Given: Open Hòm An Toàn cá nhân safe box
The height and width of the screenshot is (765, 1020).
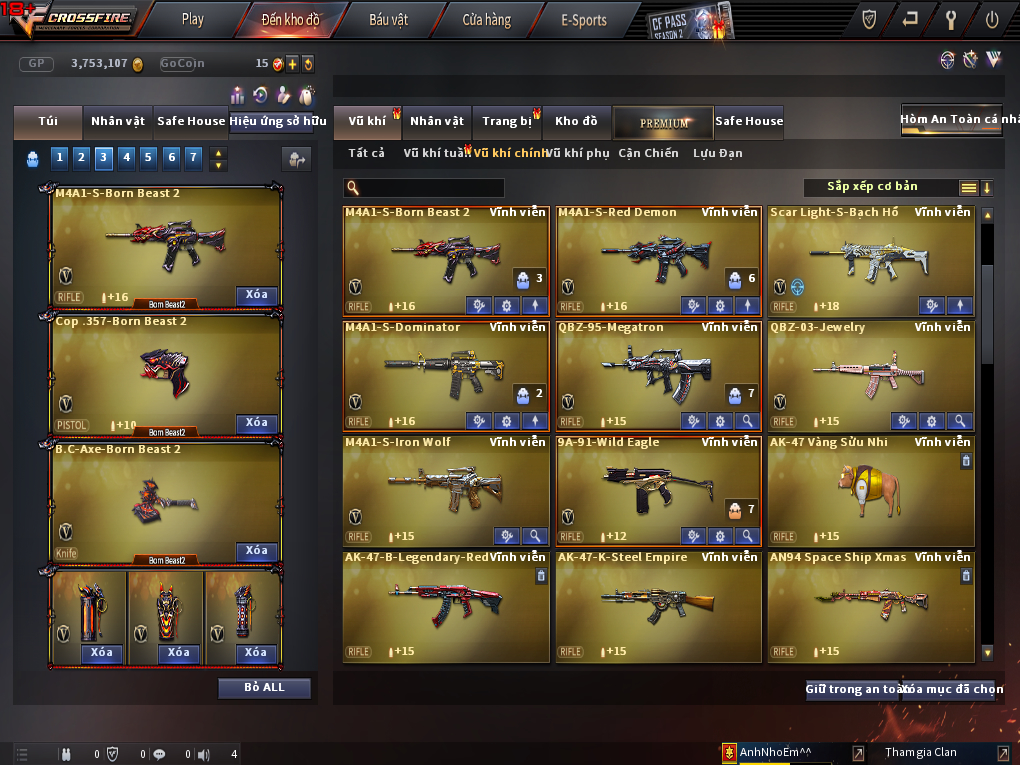Looking at the screenshot, I should 951,119.
